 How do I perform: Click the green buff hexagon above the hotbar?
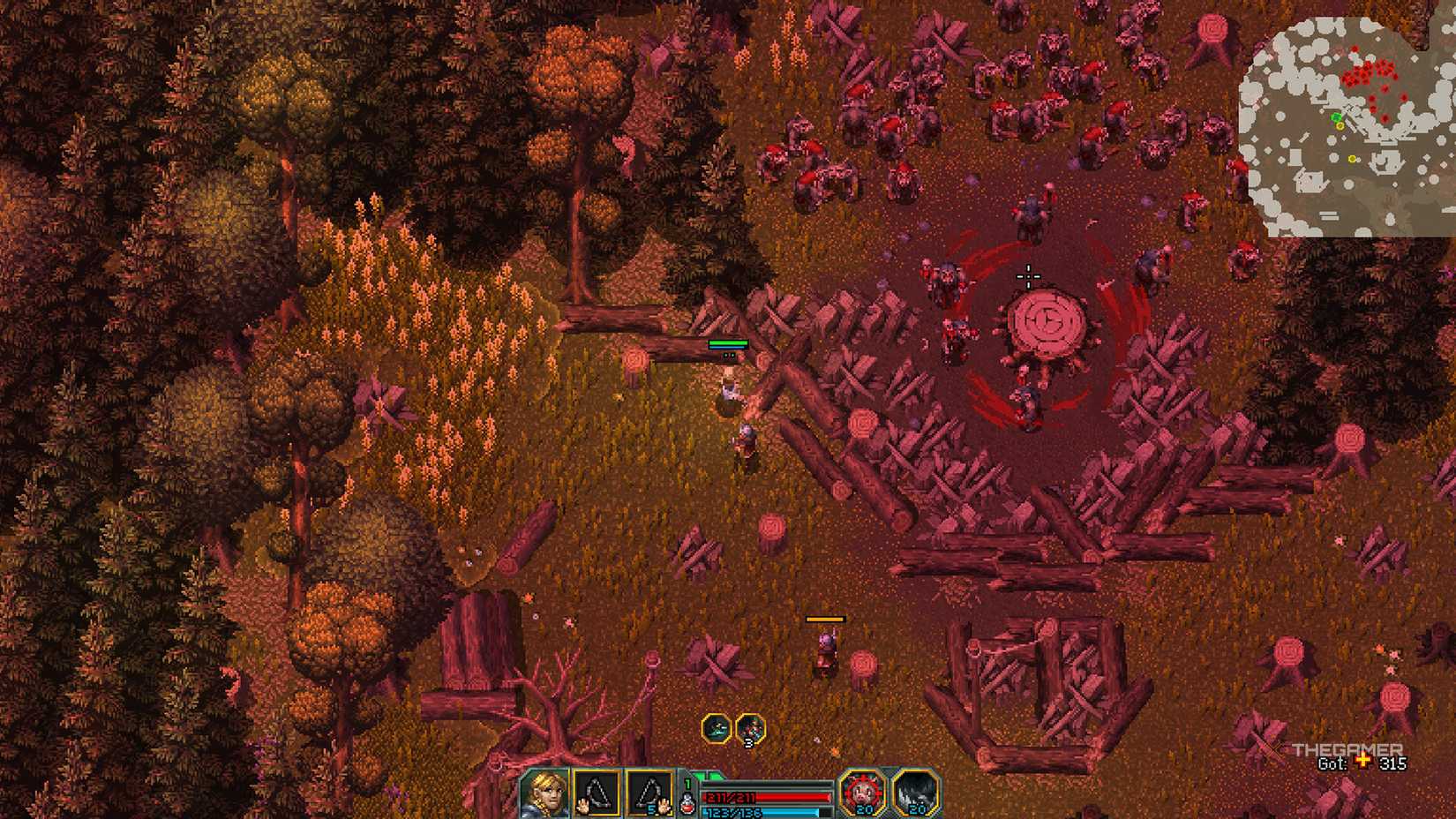[x=717, y=729]
